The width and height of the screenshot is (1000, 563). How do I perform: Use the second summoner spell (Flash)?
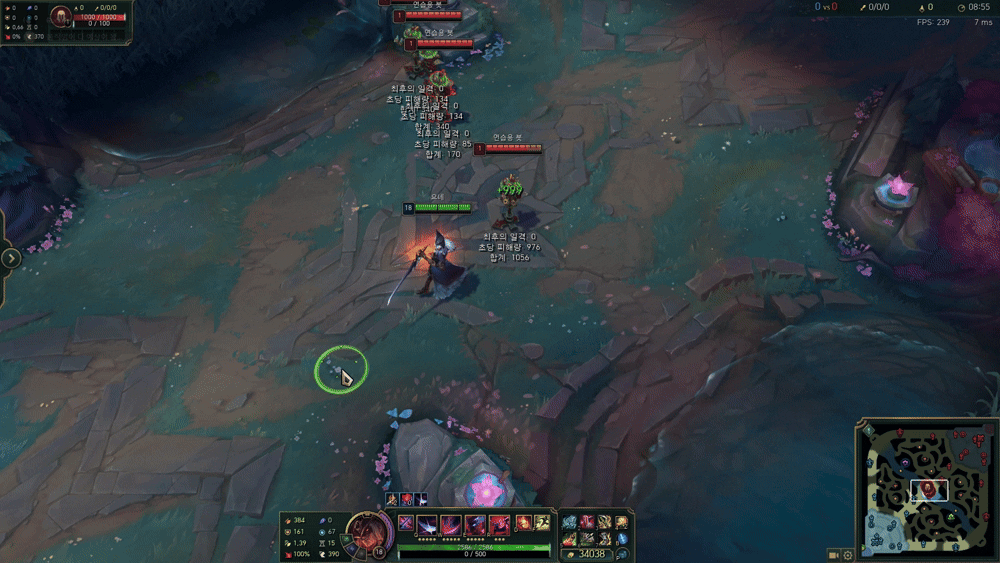pyautogui.click(x=542, y=522)
